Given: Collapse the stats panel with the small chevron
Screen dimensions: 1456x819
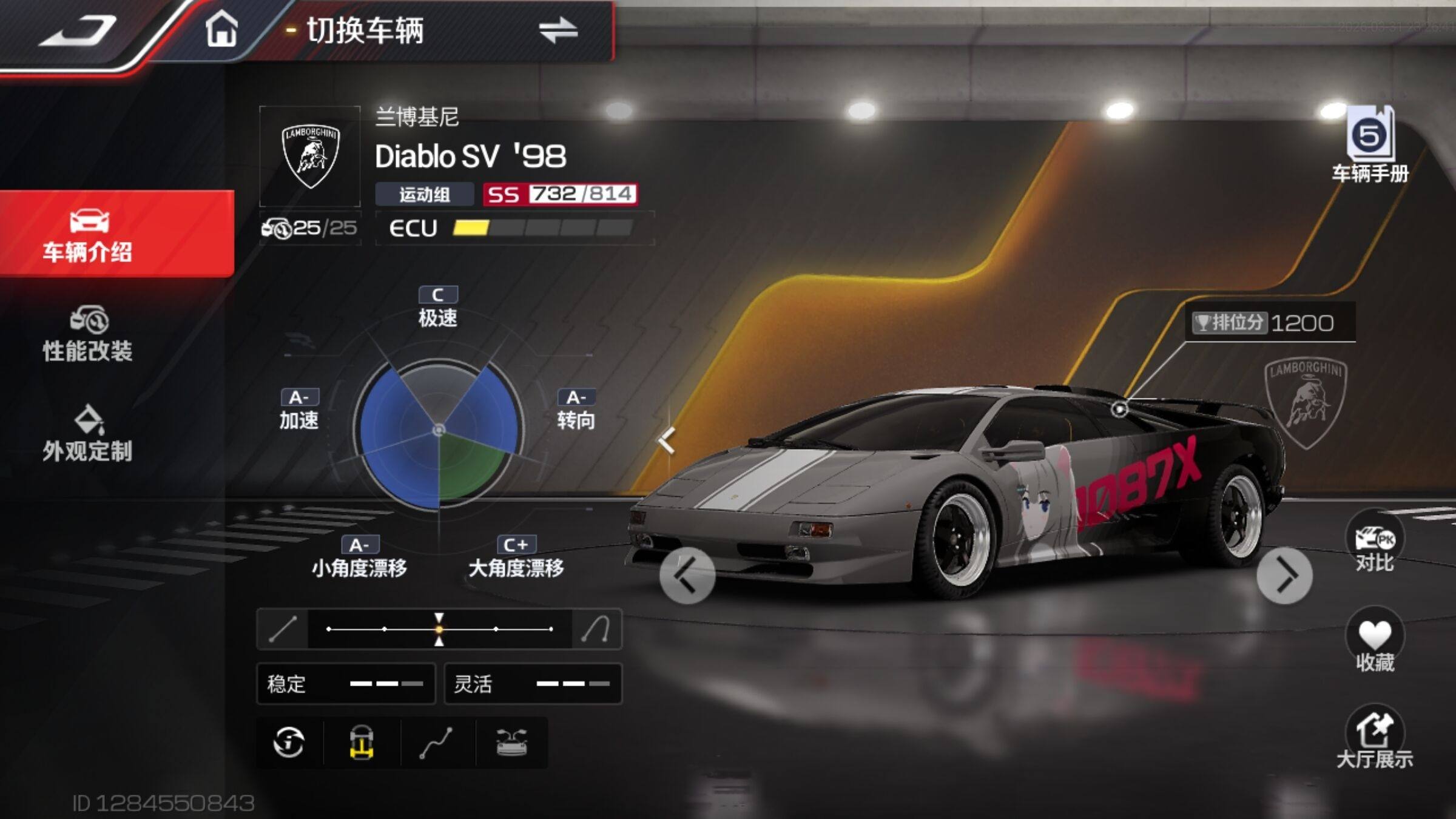Looking at the screenshot, I should pos(667,440).
